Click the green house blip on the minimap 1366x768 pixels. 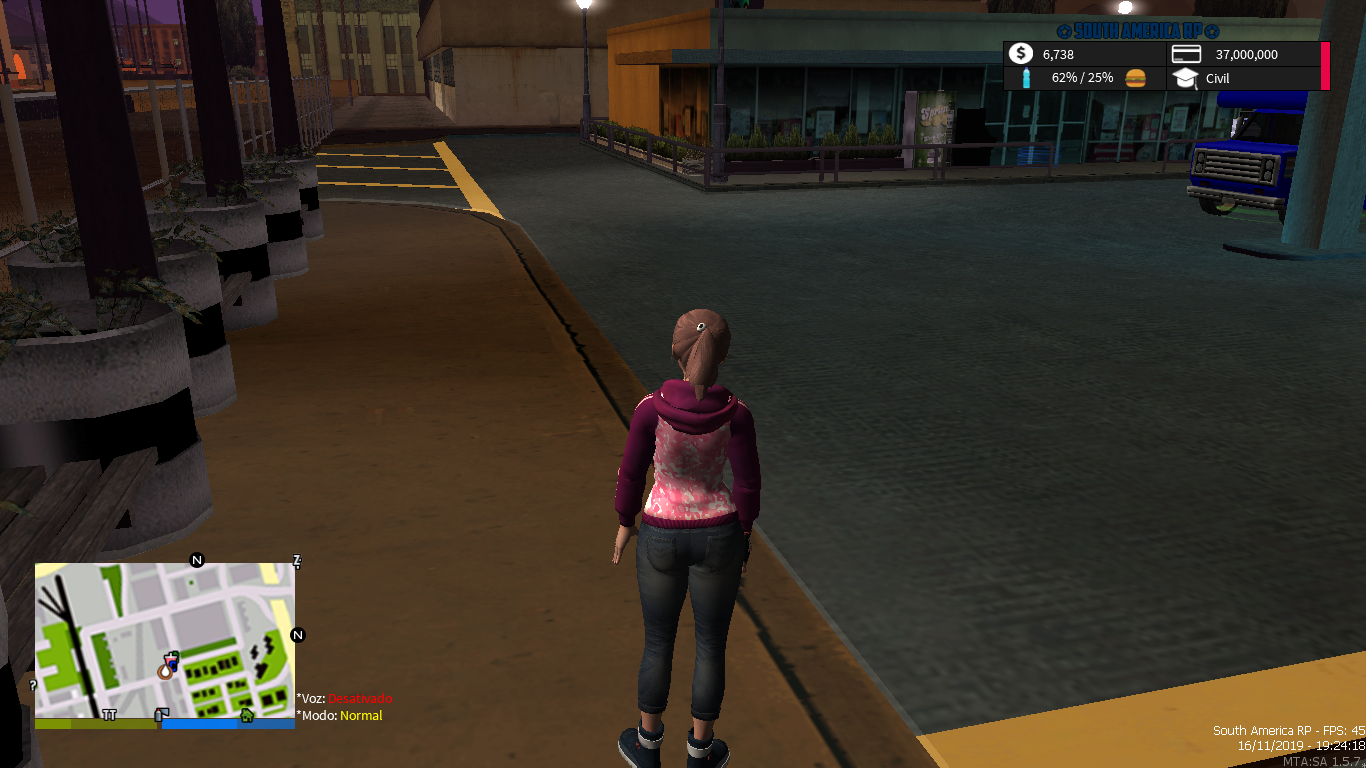pos(246,714)
